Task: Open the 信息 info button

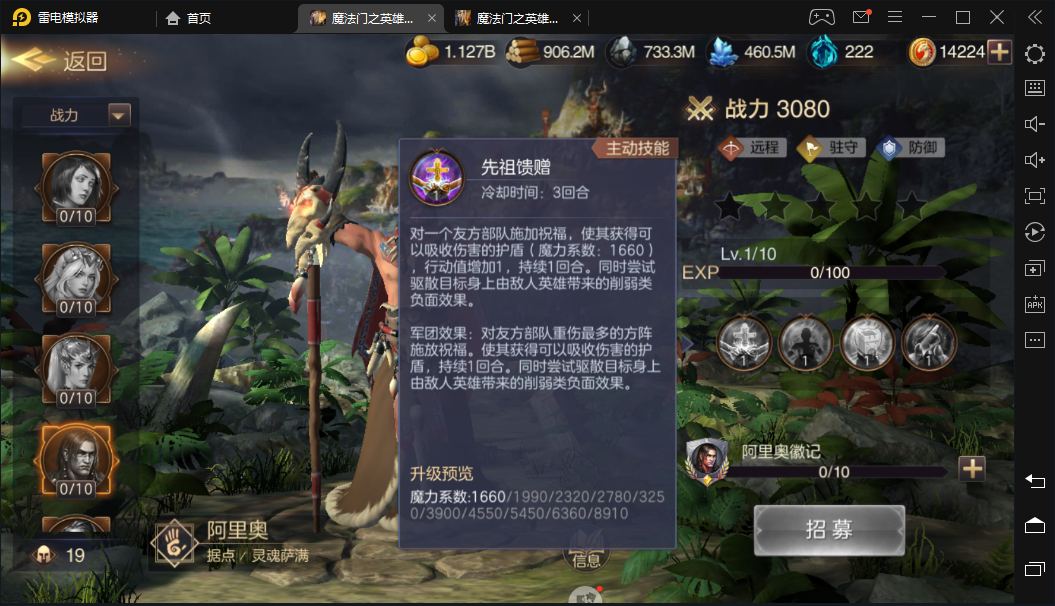Action: click(x=587, y=558)
